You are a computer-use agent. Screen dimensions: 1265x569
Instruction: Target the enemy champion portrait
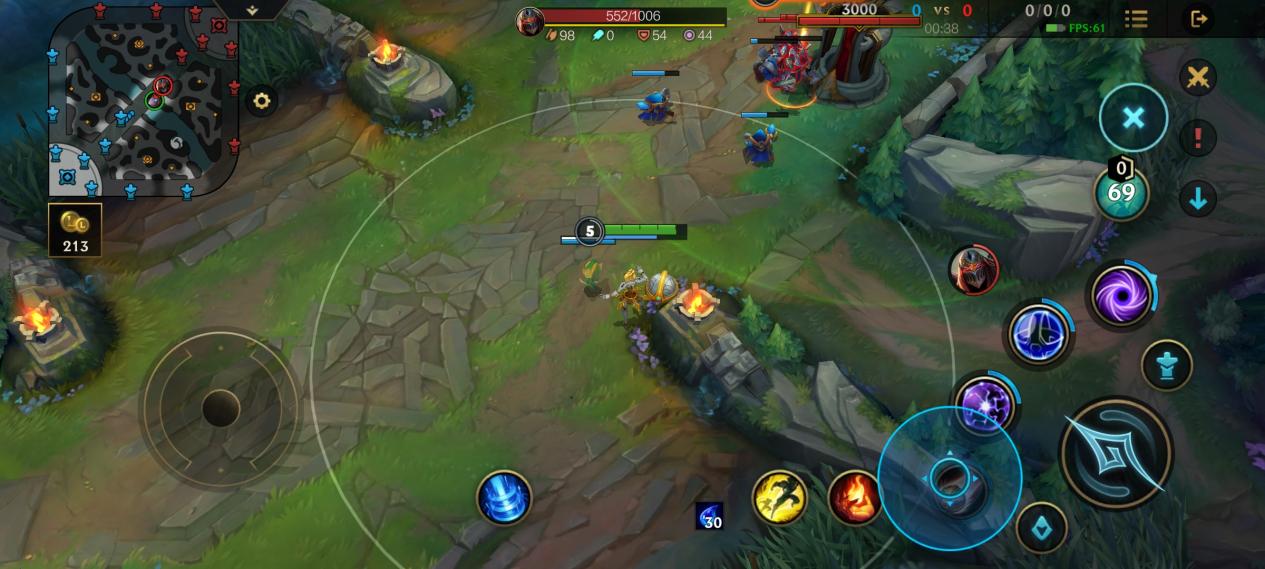973,270
